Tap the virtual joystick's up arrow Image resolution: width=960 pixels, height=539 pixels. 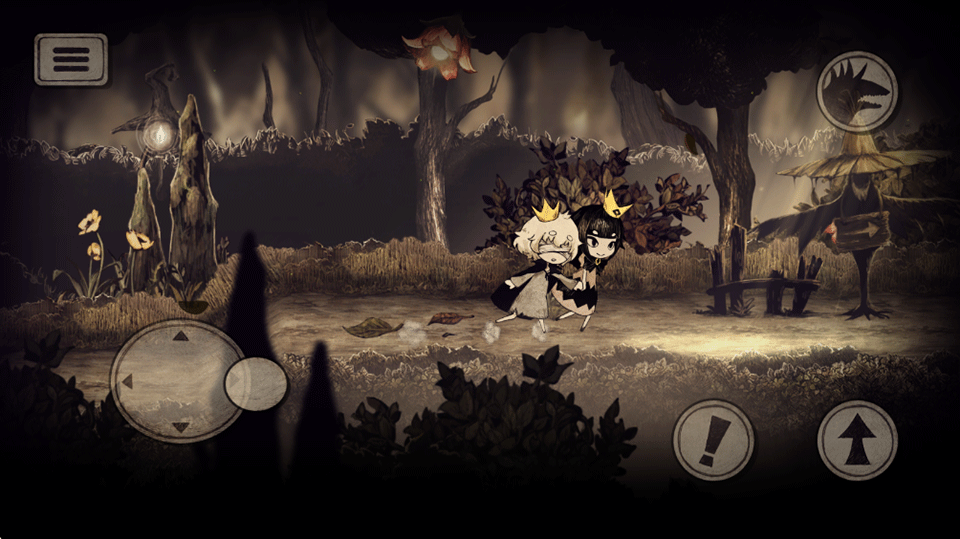tap(180, 336)
